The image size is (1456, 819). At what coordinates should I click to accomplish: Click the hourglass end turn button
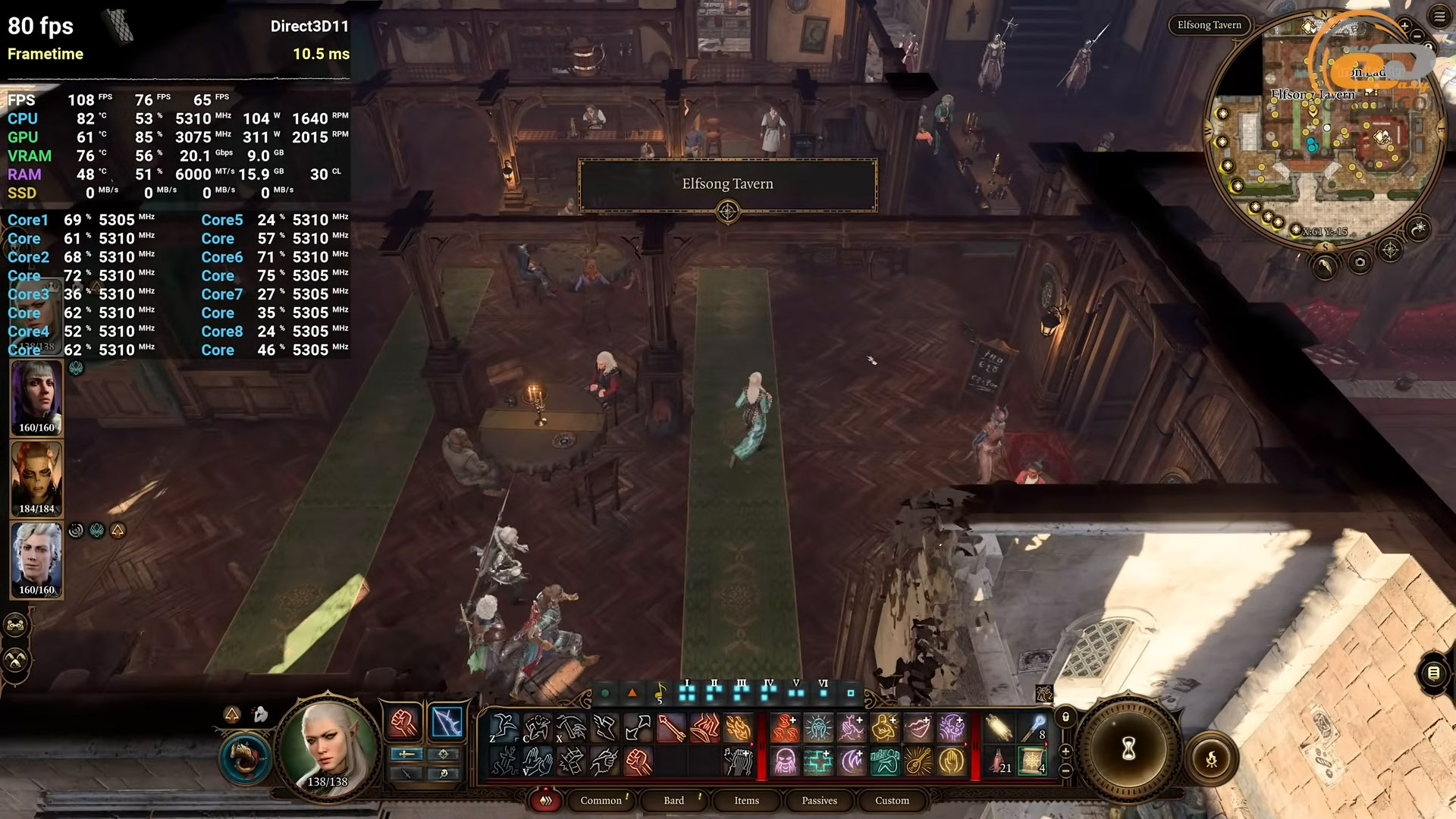coord(1128,749)
